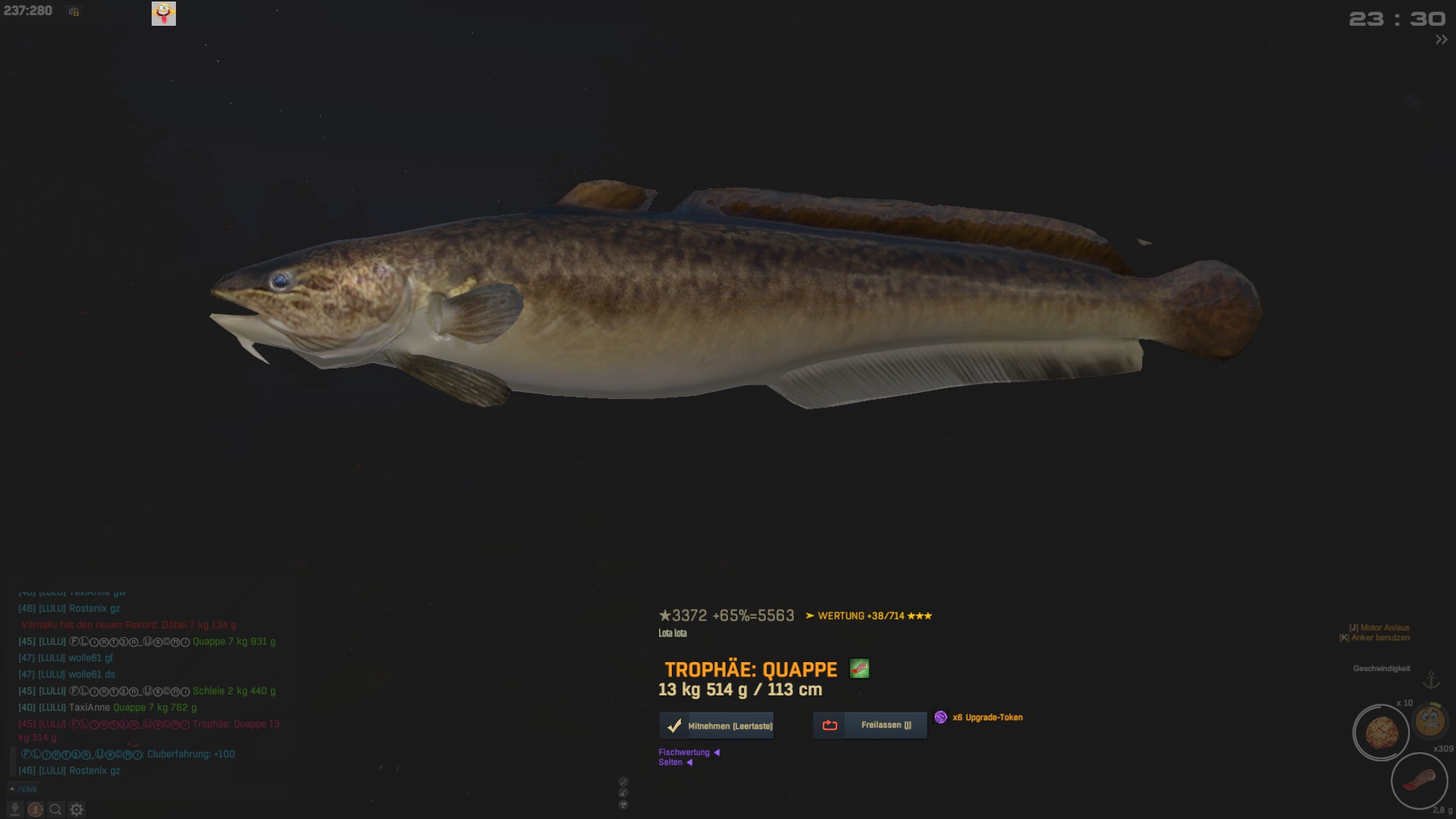
Task: Select the red worm bait slot
Action: (x=1419, y=780)
